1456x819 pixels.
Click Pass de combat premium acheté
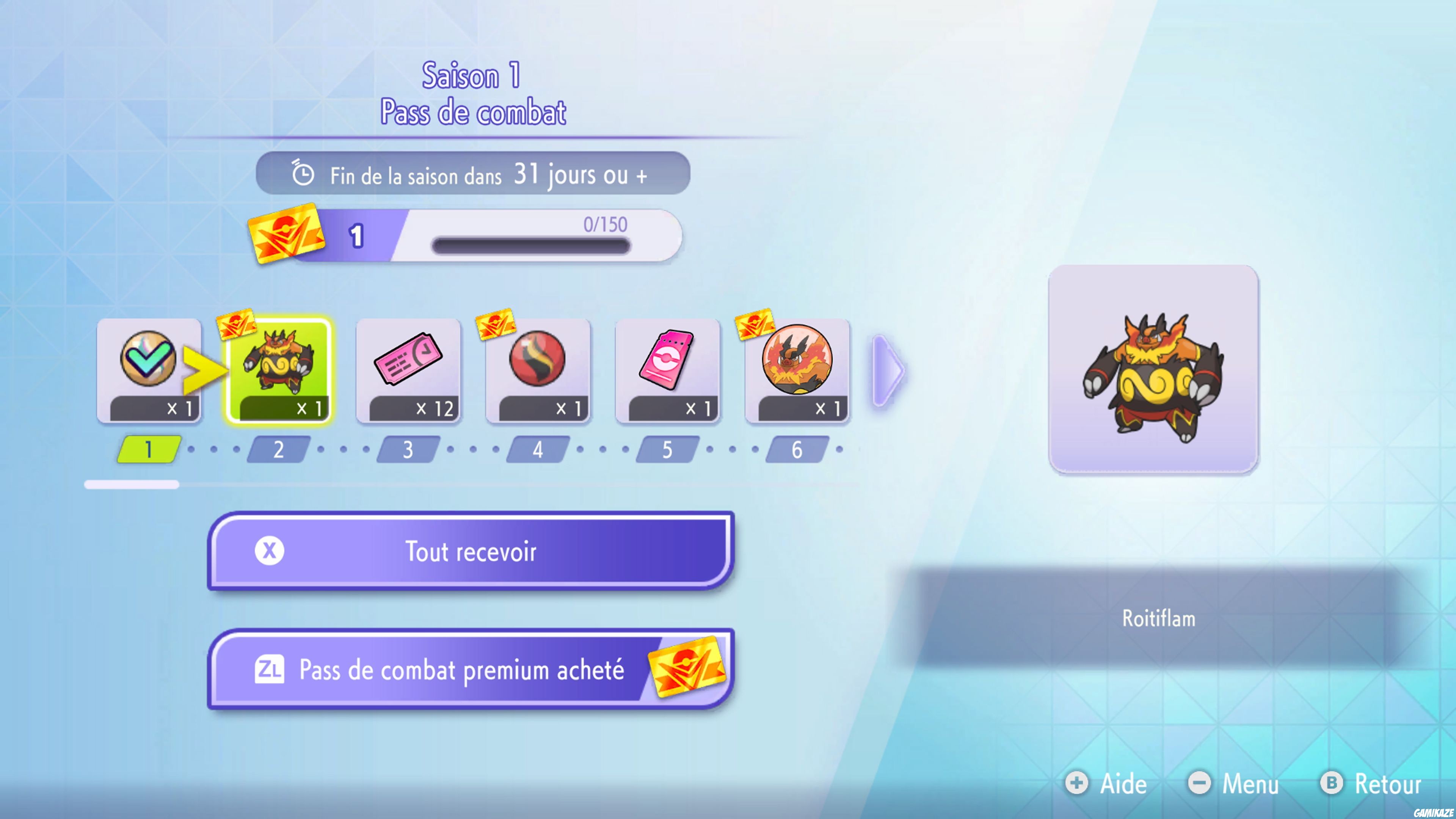472,670
